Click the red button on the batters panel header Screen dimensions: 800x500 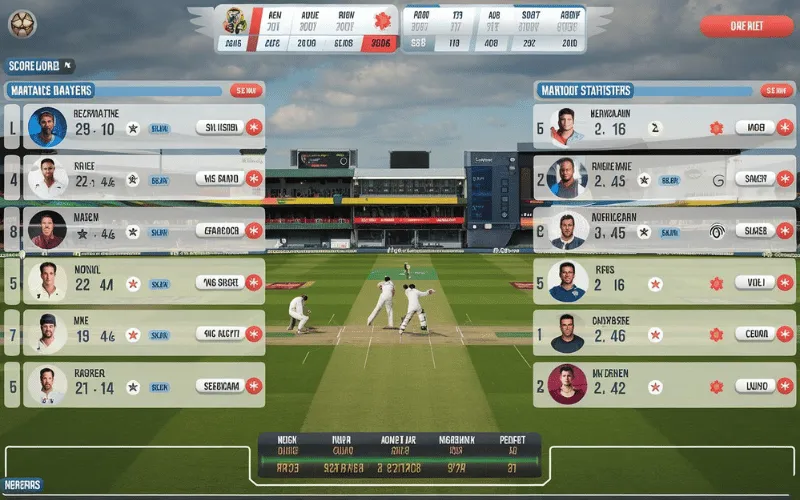[244, 90]
